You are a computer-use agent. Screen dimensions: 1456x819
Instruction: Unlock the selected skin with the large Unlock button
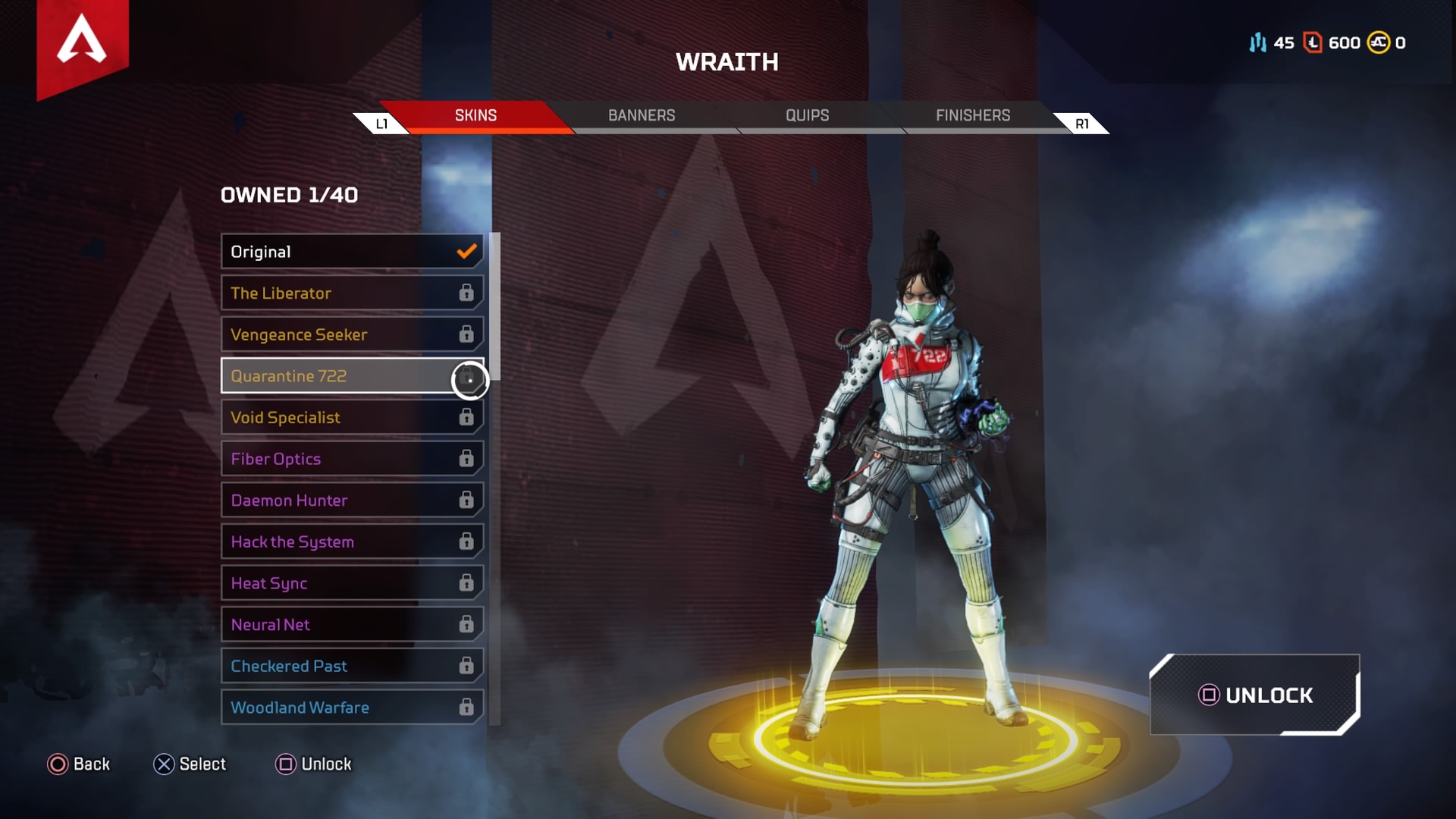click(x=1255, y=695)
